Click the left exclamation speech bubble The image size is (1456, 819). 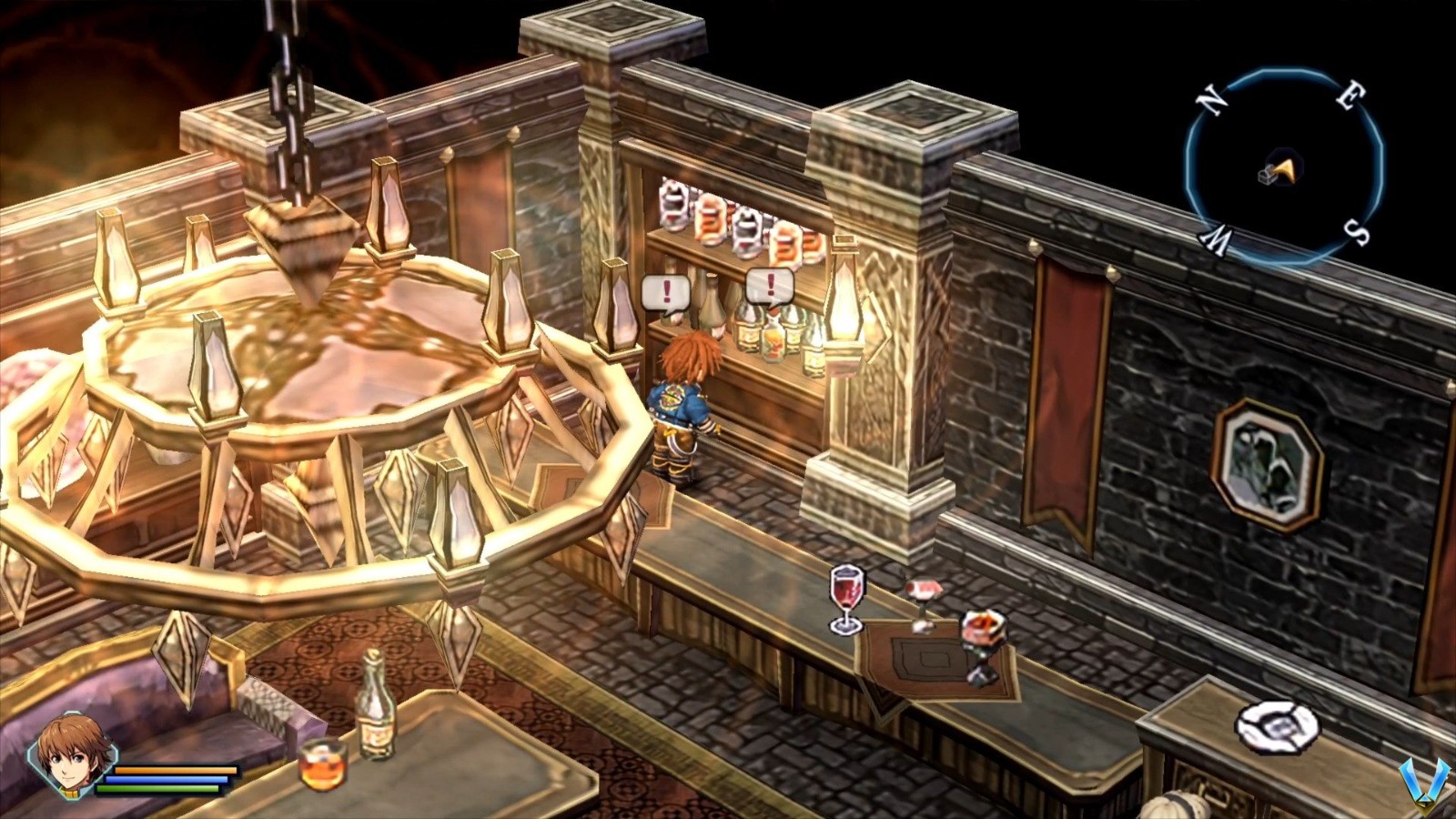pyautogui.click(x=665, y=293)
